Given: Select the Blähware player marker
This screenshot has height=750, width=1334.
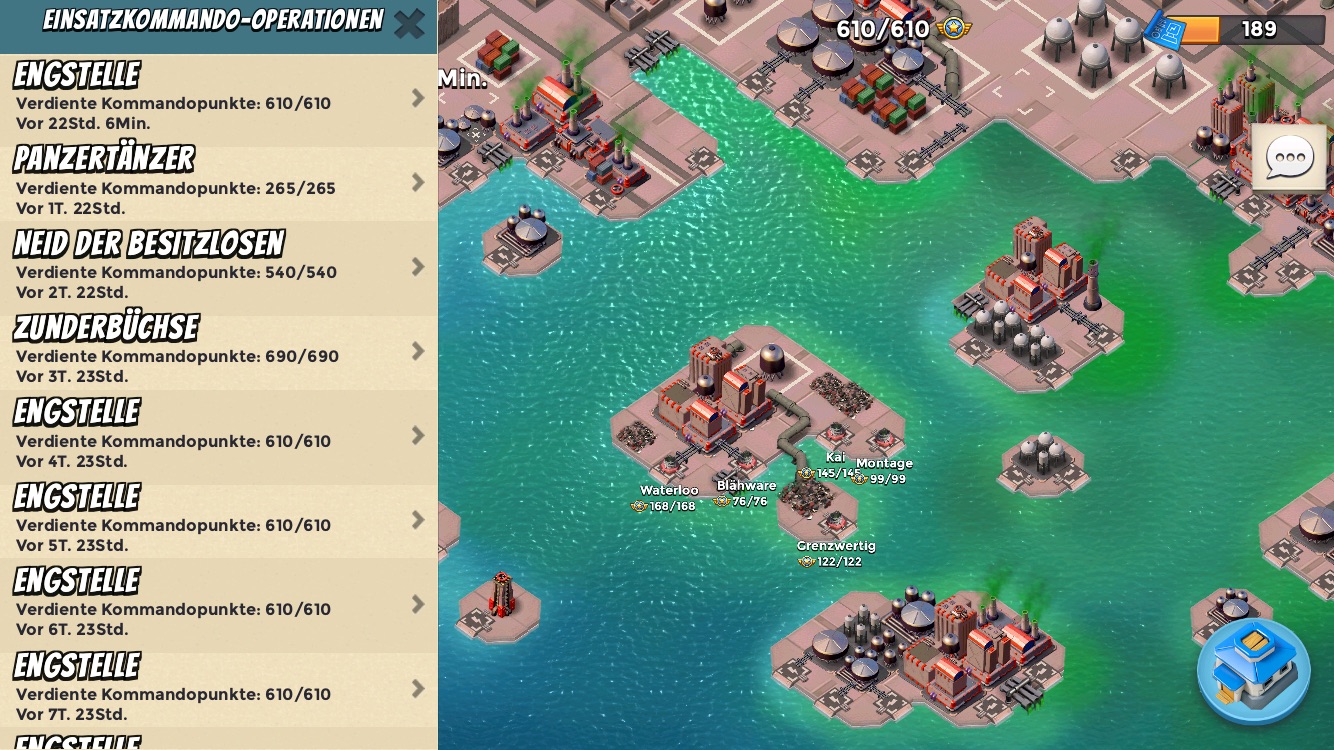Looking at the screenshot, I should tap(745, 493).
